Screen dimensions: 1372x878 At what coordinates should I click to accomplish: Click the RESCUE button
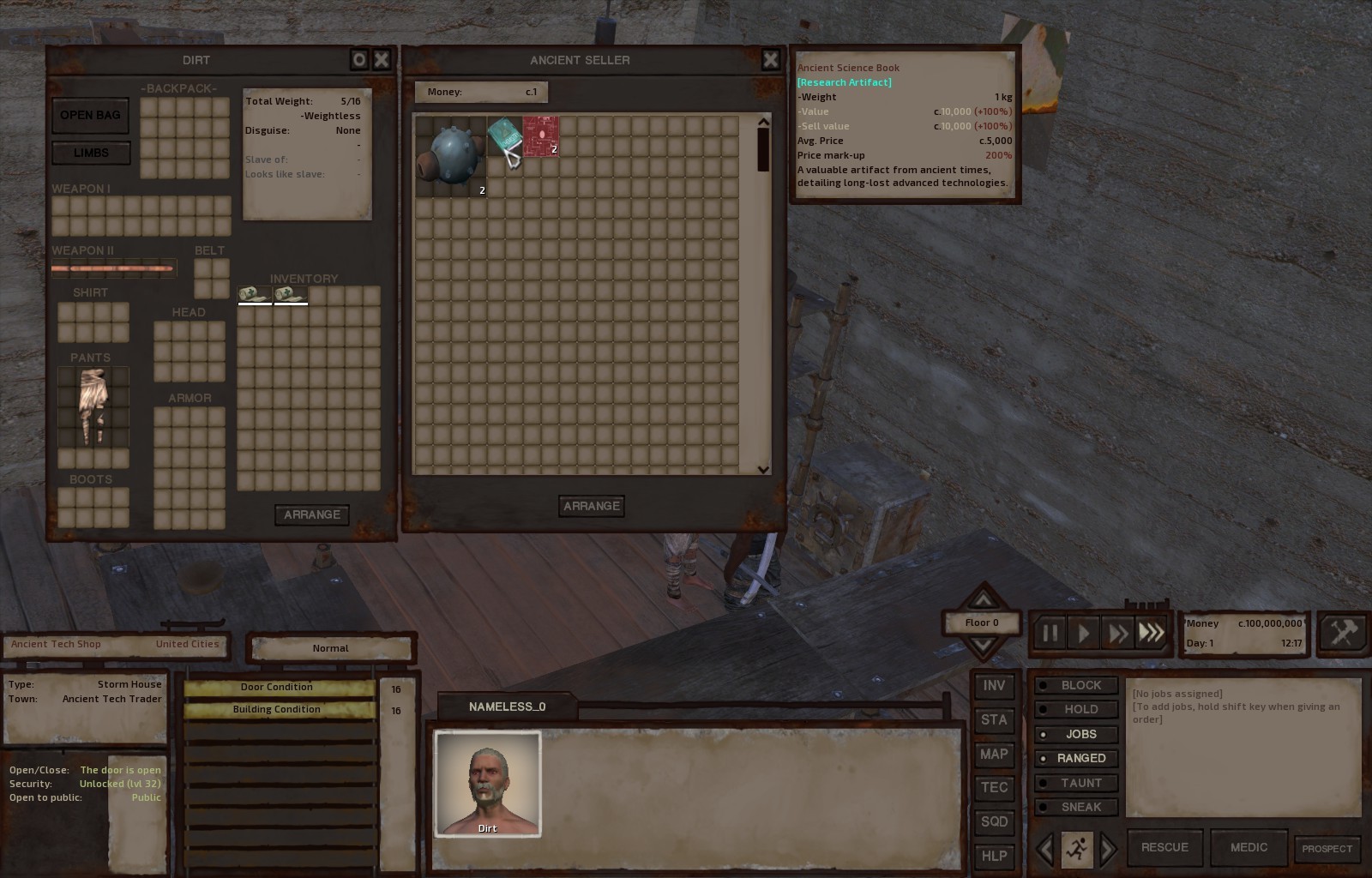1164,848
